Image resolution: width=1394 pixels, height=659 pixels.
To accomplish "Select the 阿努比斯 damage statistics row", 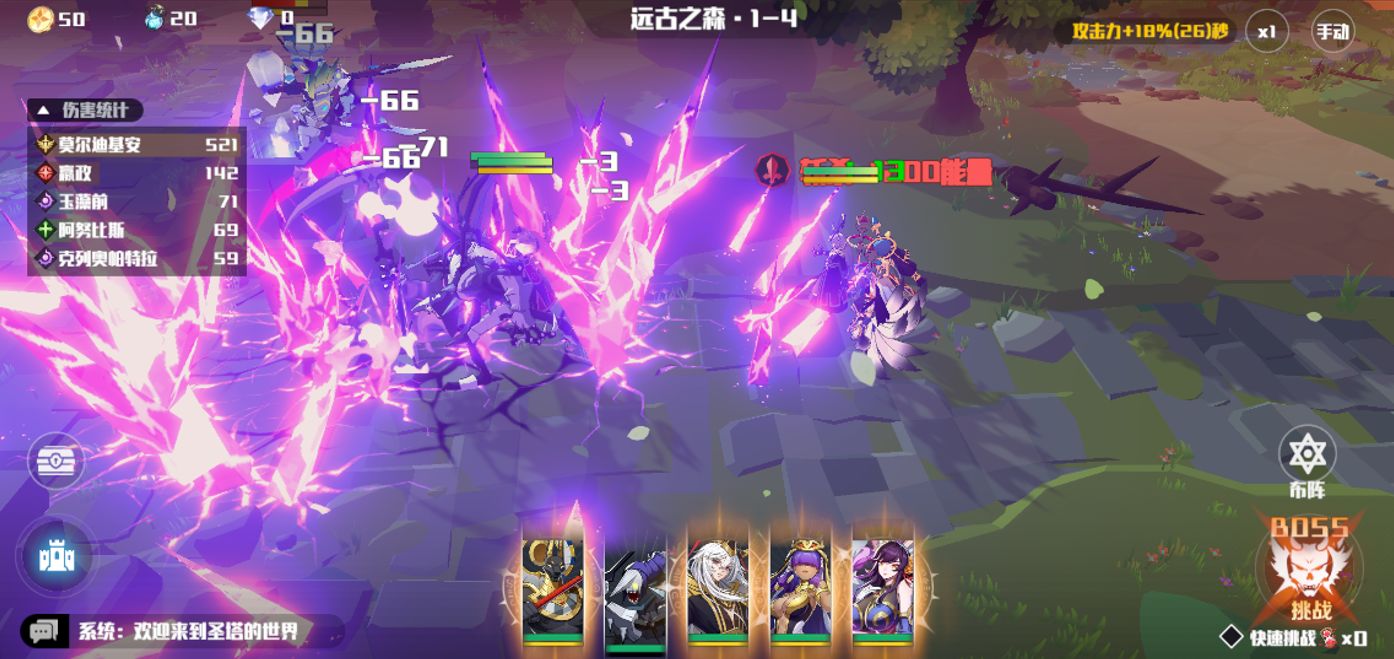I will [137, 230].
